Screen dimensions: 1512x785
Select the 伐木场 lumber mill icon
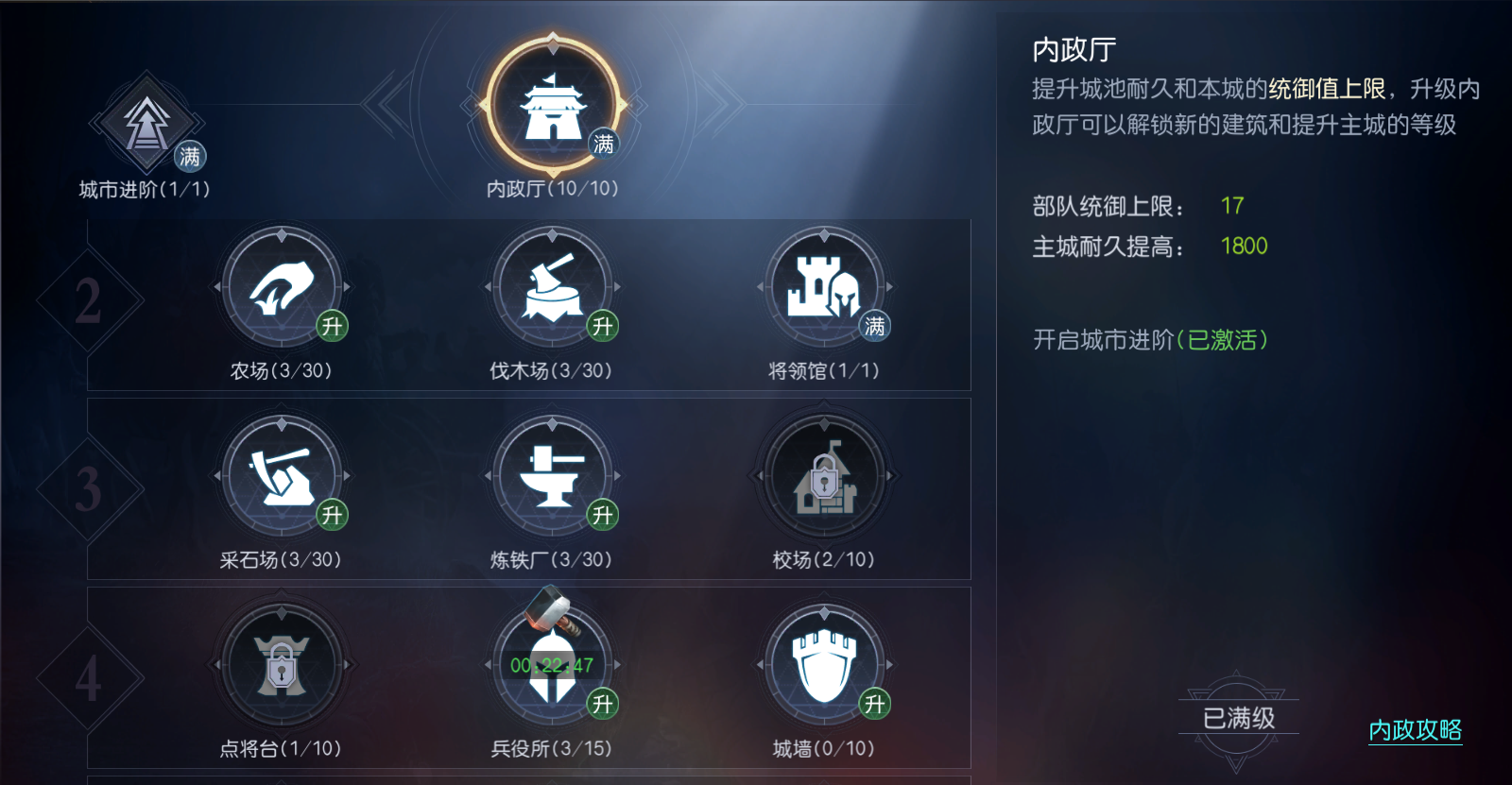click(x=554, y=288)
